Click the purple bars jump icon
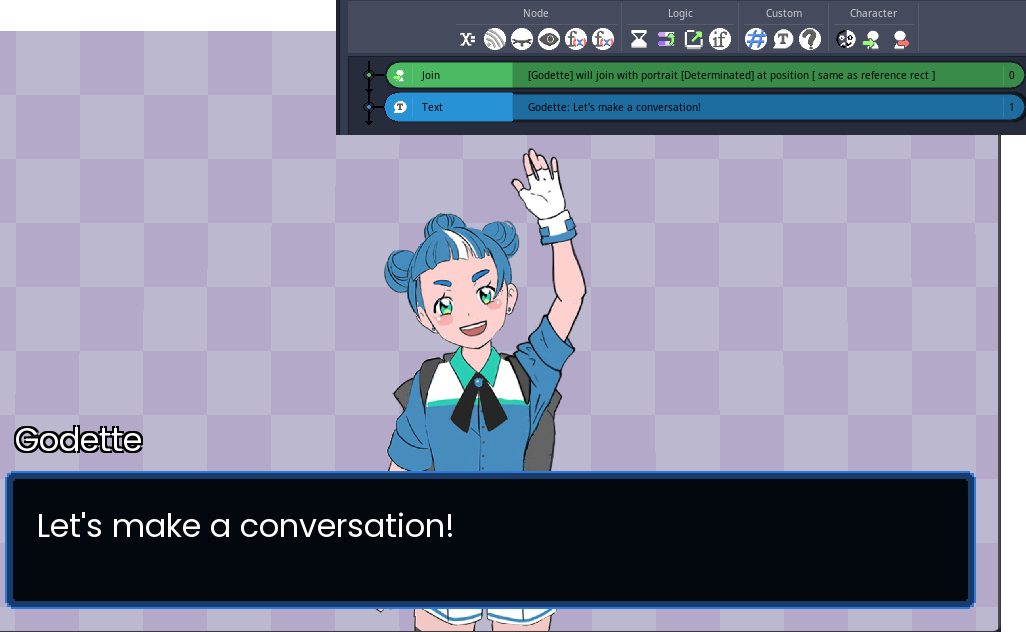The image size is (1026, 632). 665,39
